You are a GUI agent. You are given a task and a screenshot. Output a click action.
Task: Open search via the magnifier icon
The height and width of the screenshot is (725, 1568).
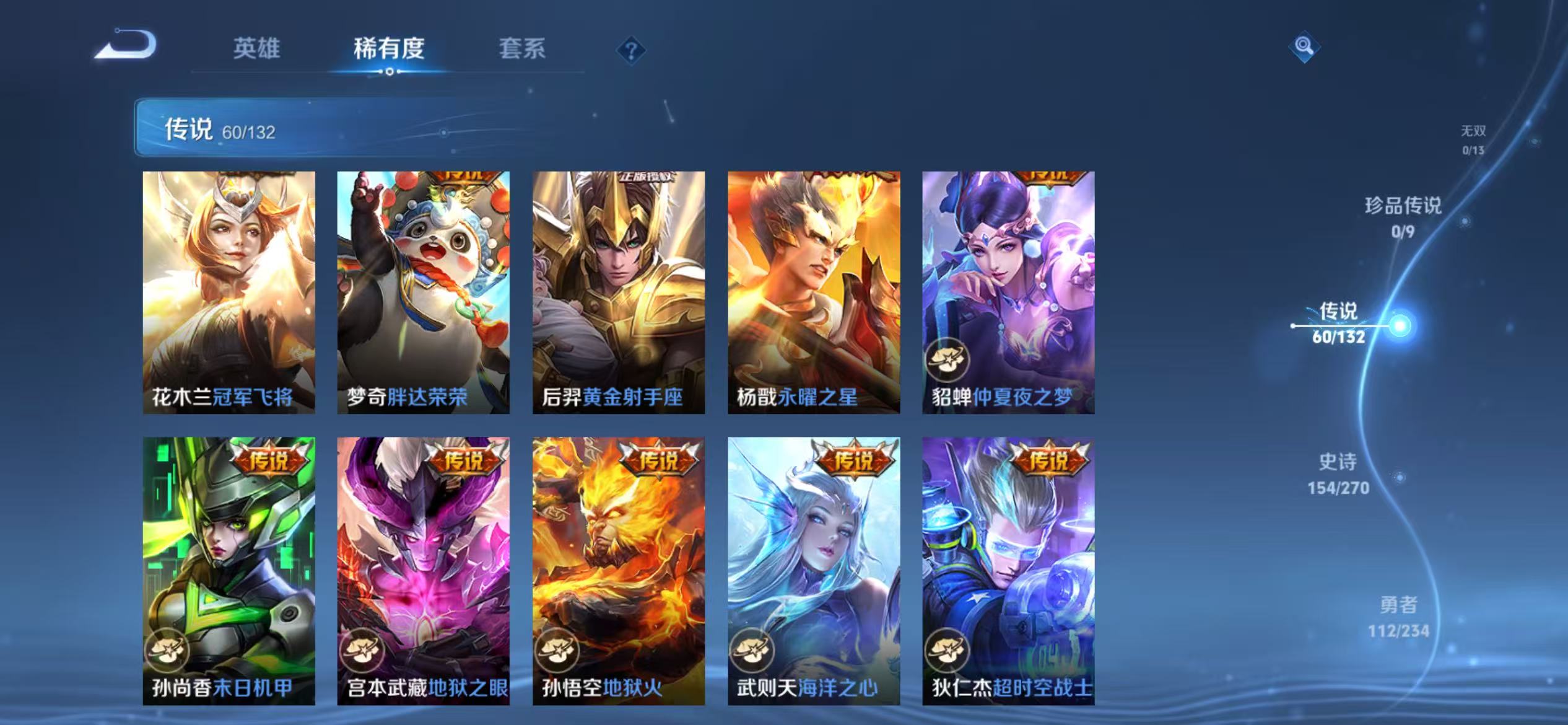tap(1303, 46)
